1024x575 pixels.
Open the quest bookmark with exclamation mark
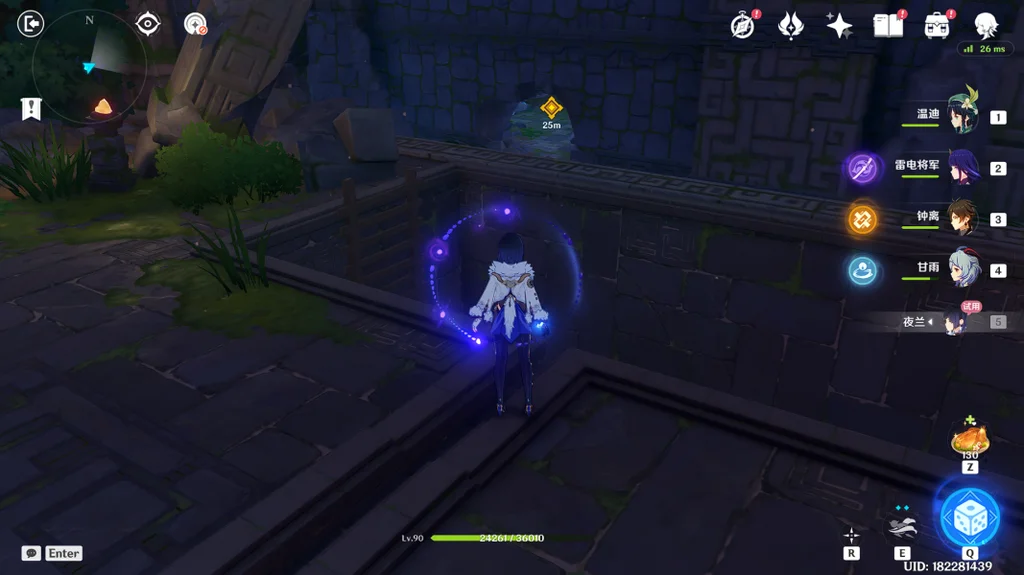click(31, 108)
